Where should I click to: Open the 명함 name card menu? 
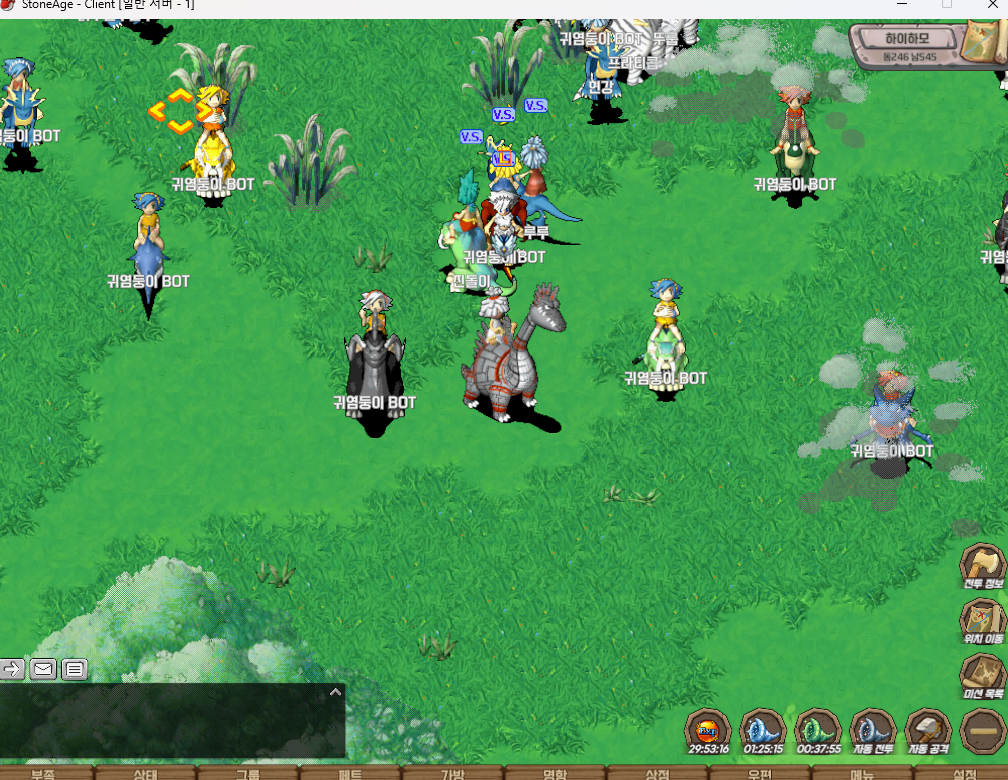coord(555,773)
